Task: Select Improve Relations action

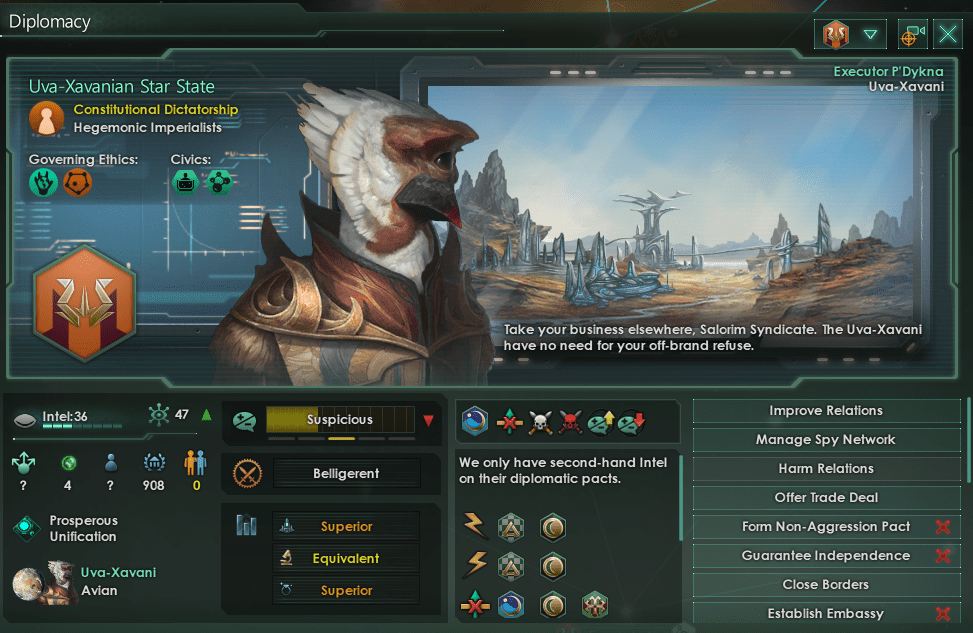Action: pyautogui.click(x=825, y=411)
